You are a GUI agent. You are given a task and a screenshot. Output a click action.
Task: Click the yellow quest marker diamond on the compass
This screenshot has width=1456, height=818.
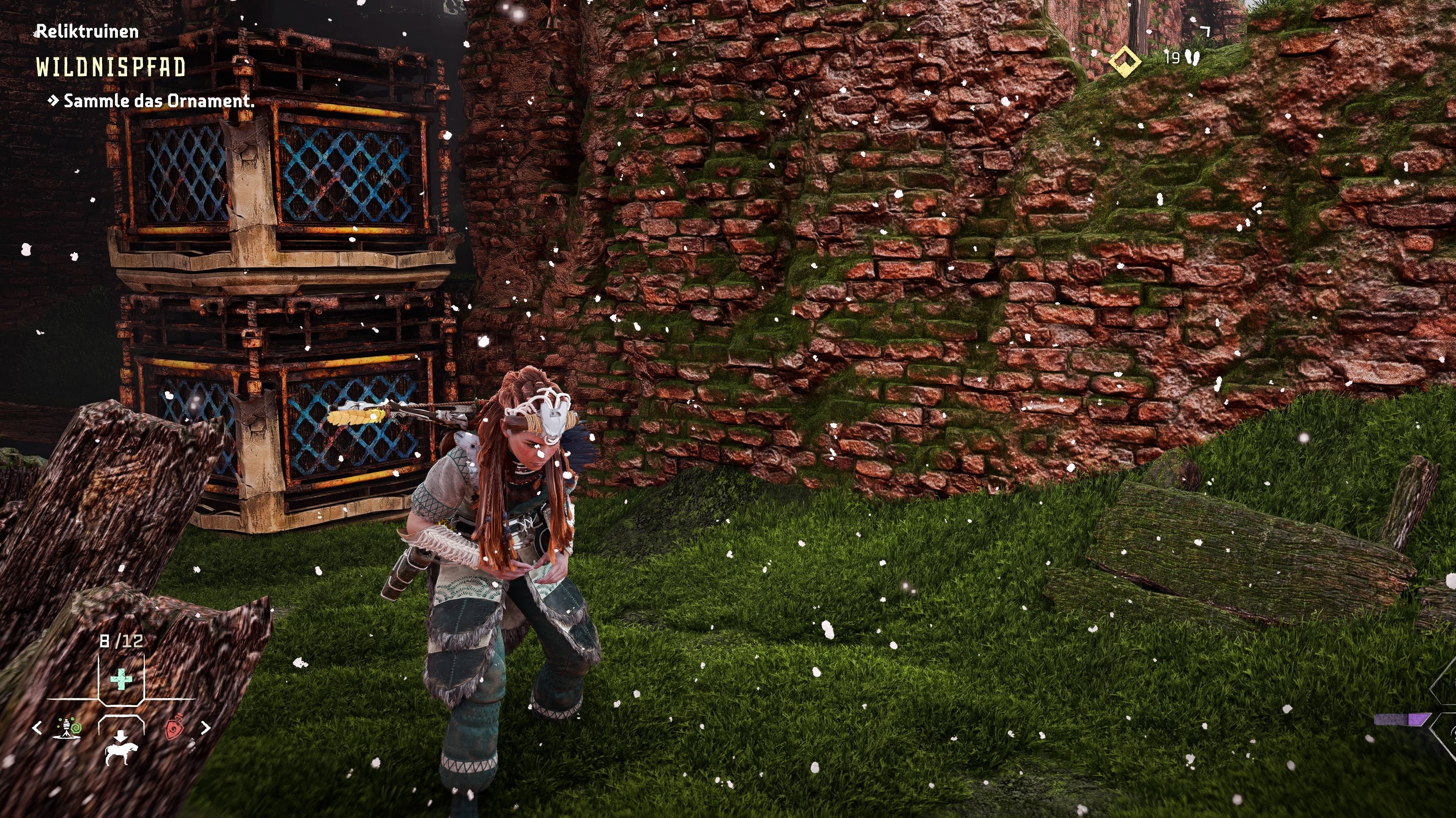(1125, 61)
